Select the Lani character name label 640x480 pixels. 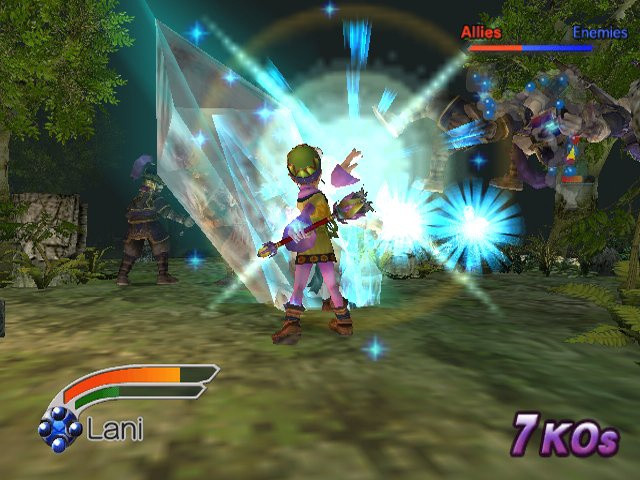pyautogui.click(x=115, y=430)
